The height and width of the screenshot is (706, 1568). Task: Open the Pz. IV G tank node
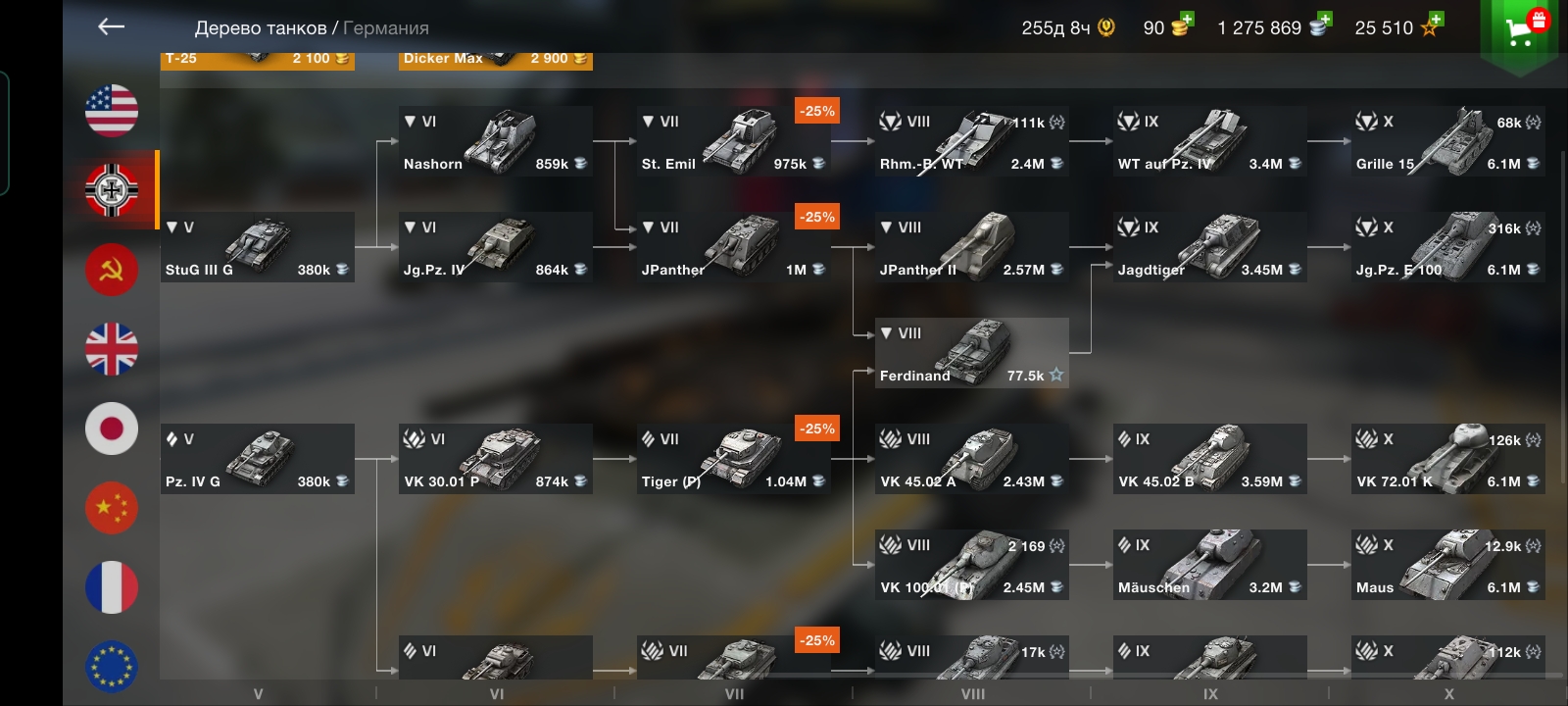click(x=257, y=459)
